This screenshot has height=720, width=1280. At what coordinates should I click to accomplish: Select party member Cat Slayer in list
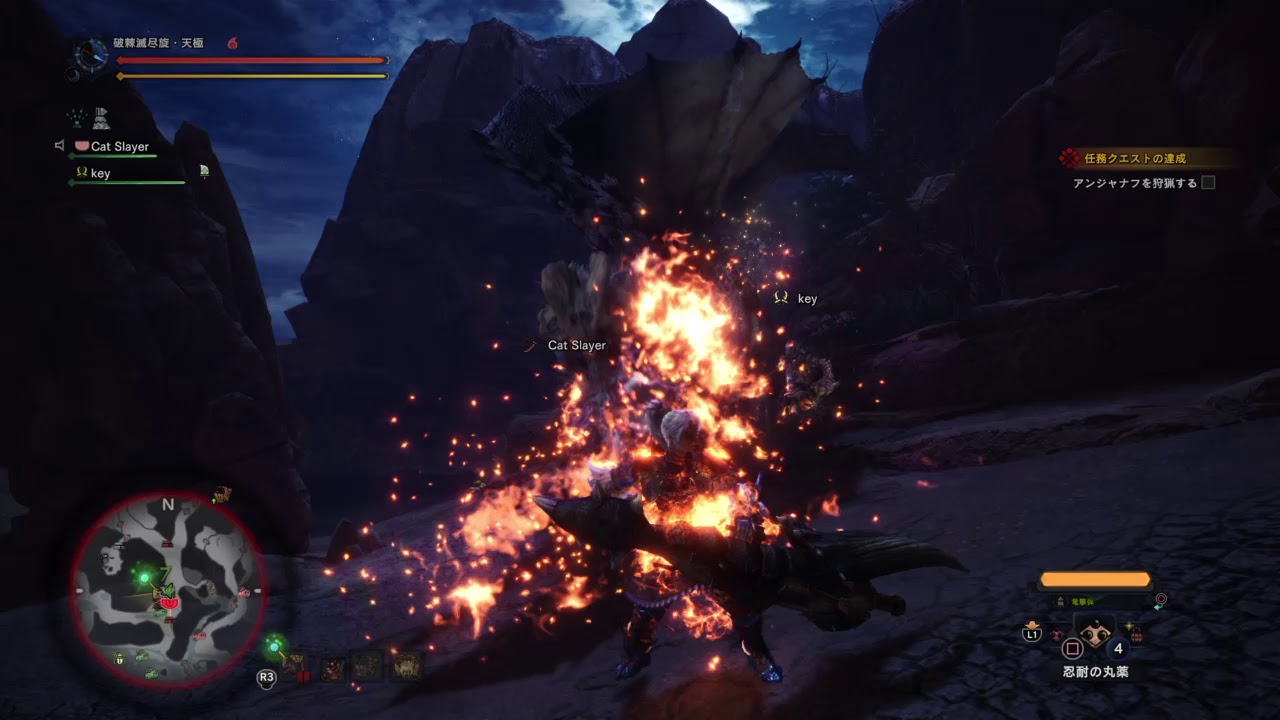(x=119, y=147)
